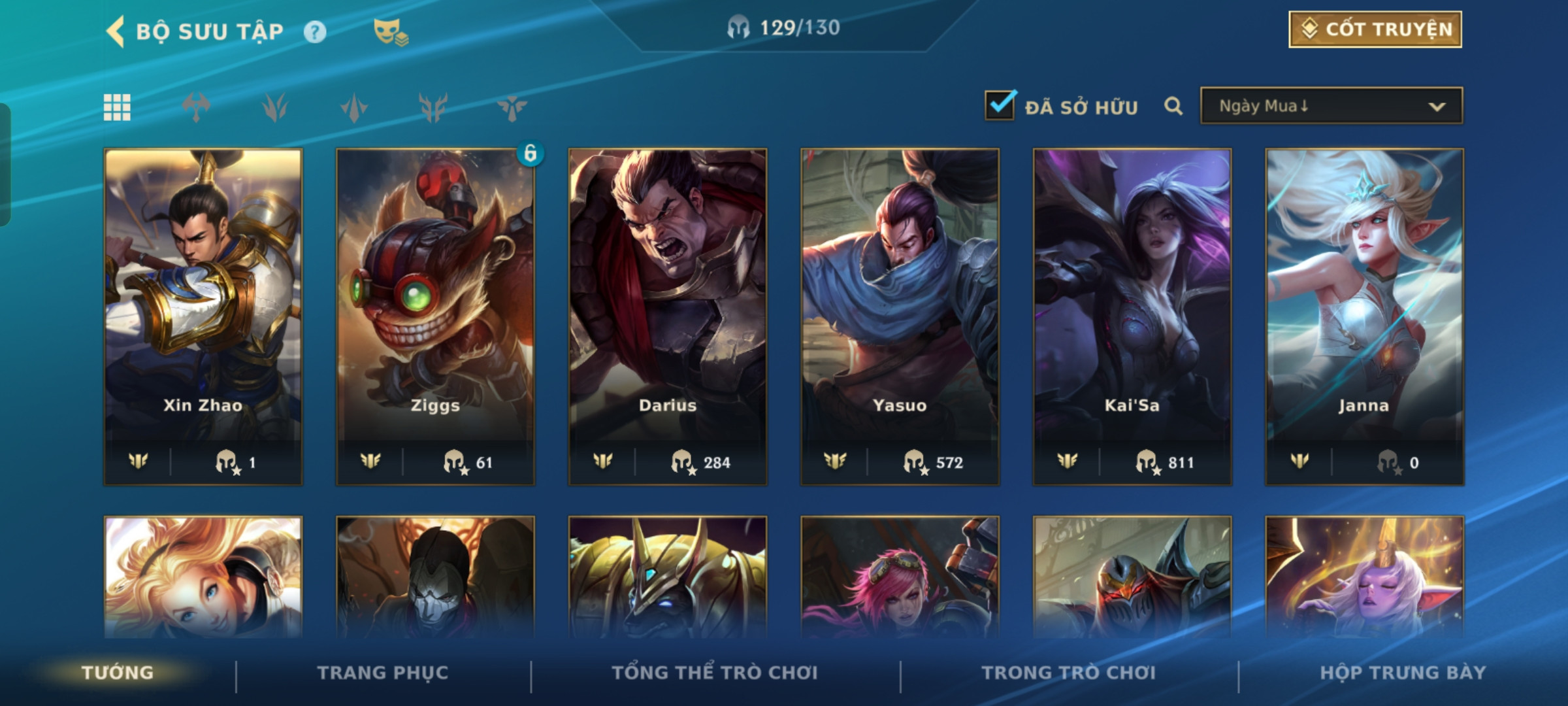Switch to the Tướng tab

click(118, 673)
